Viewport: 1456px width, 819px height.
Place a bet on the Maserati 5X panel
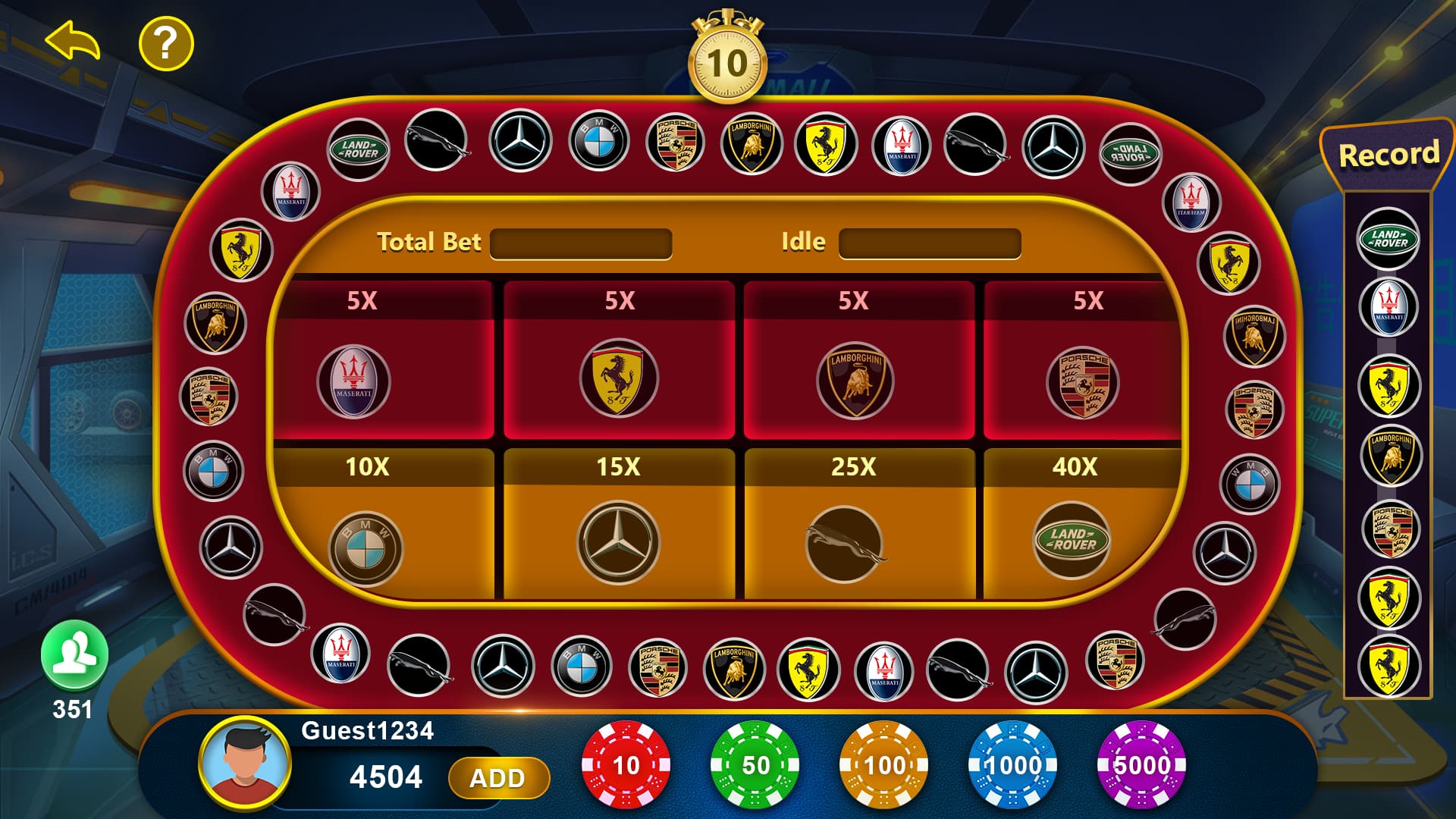[384, 361]
